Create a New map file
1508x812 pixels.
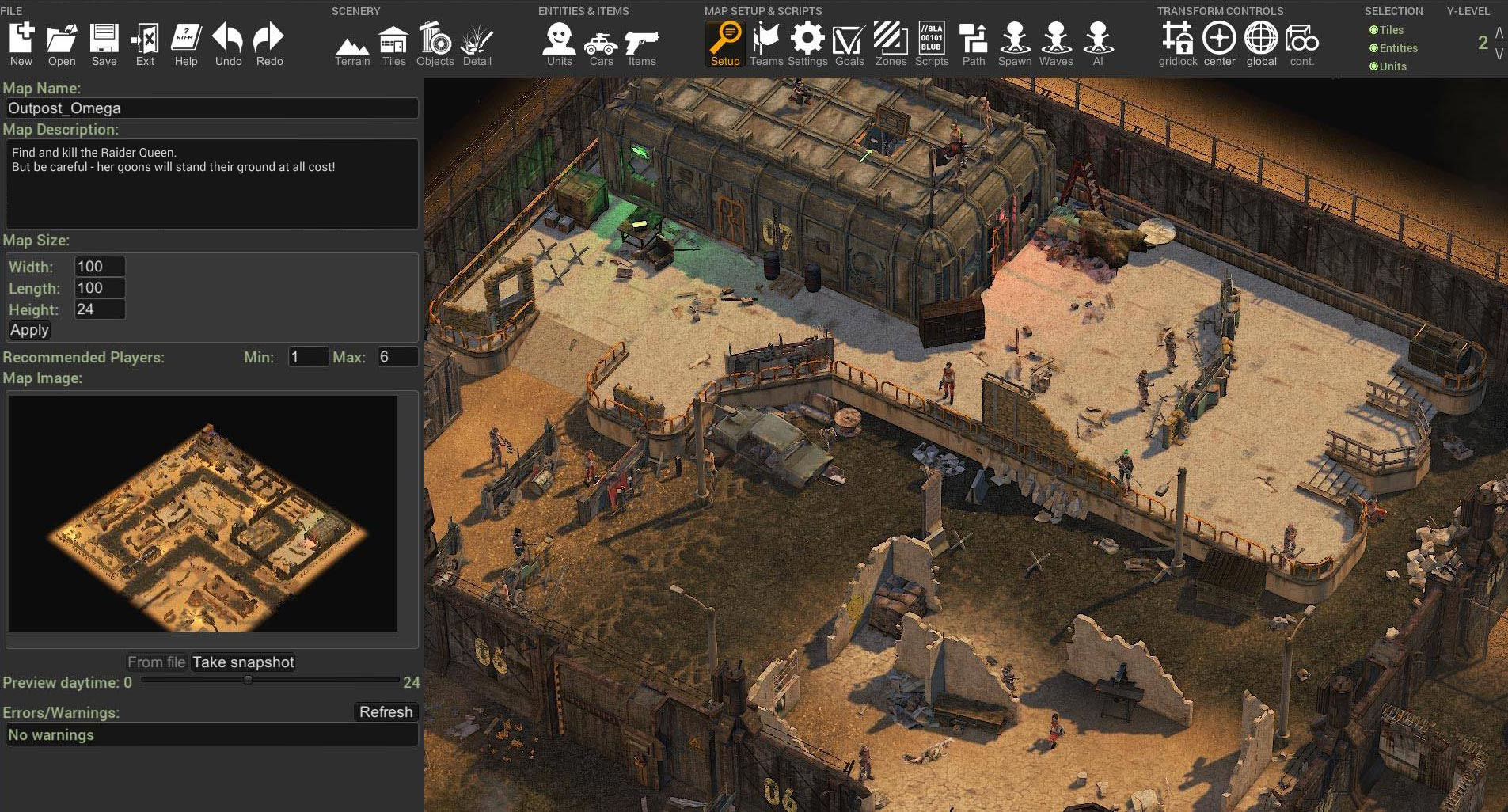[21, 44]
